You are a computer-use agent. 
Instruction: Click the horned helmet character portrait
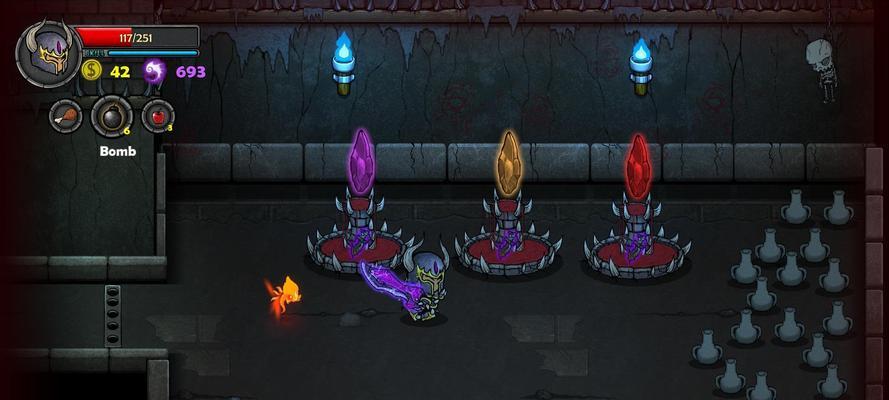[46, 56]
